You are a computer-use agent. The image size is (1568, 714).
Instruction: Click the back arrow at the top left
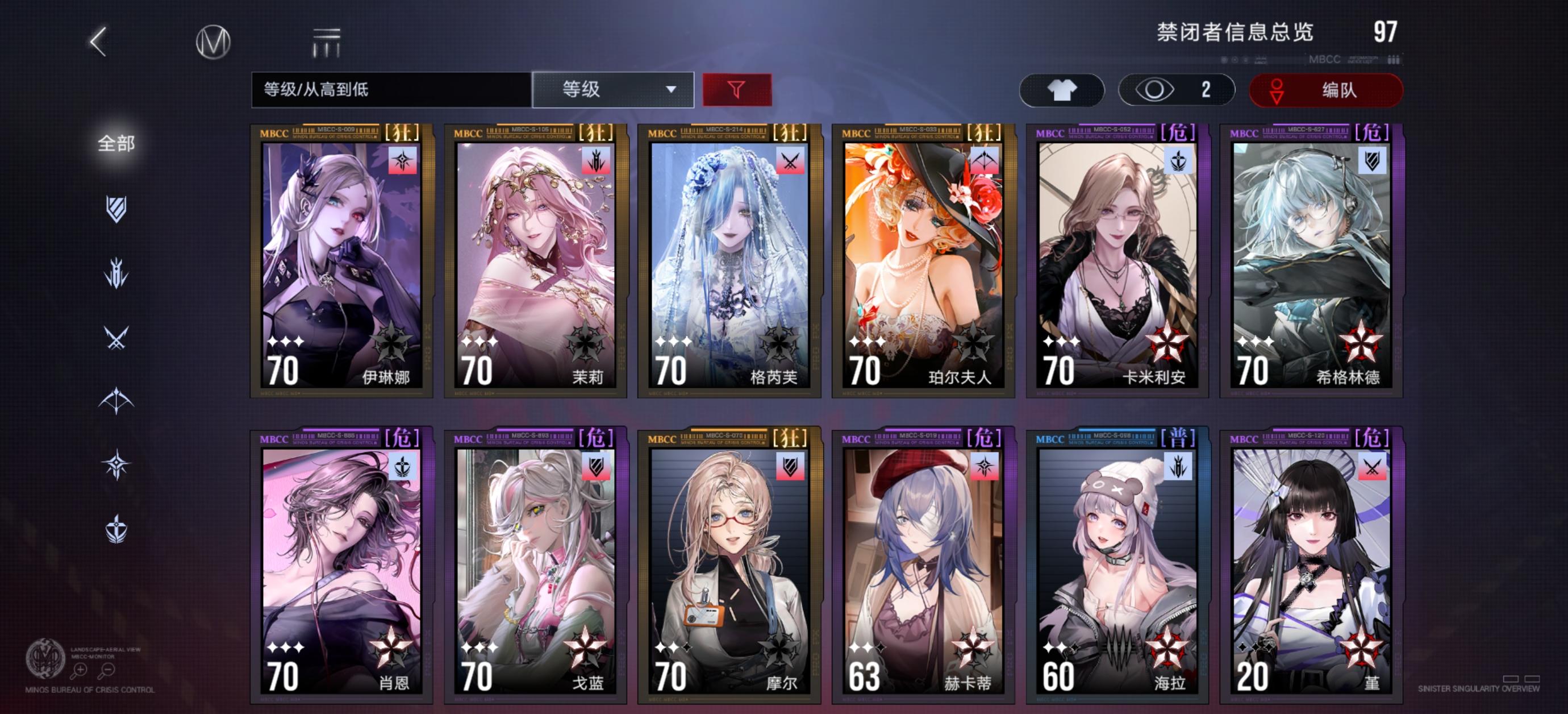pyautogui.click(x=99, y=43)
